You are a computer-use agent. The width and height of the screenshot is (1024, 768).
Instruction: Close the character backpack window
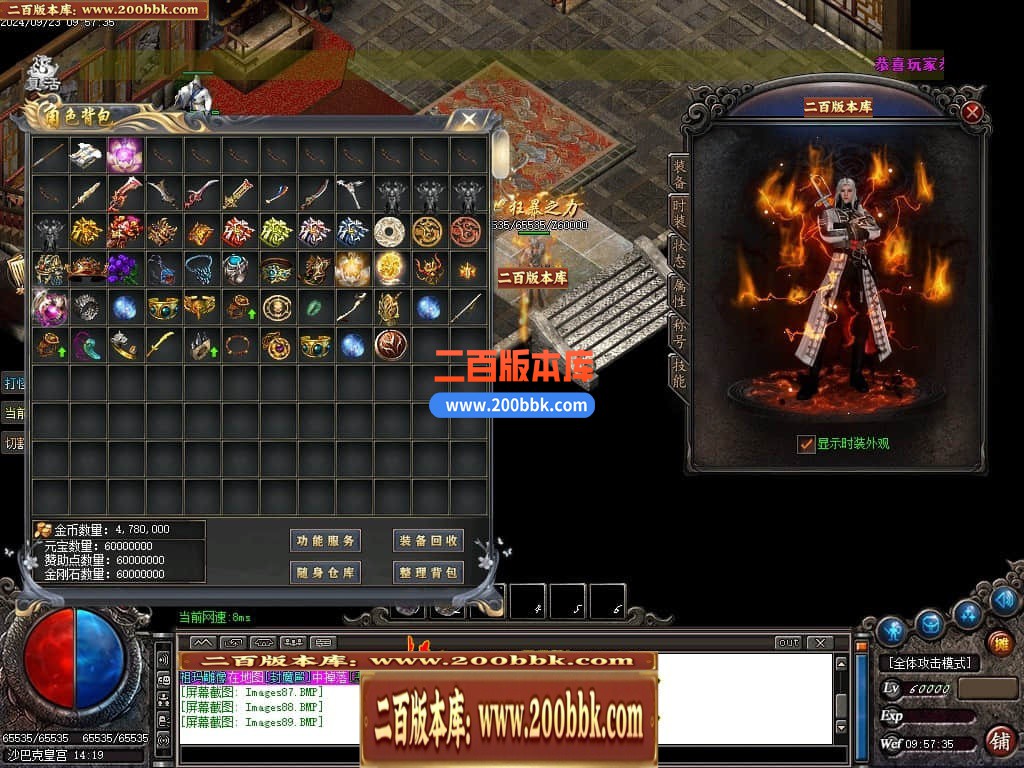tap(468, 119)
